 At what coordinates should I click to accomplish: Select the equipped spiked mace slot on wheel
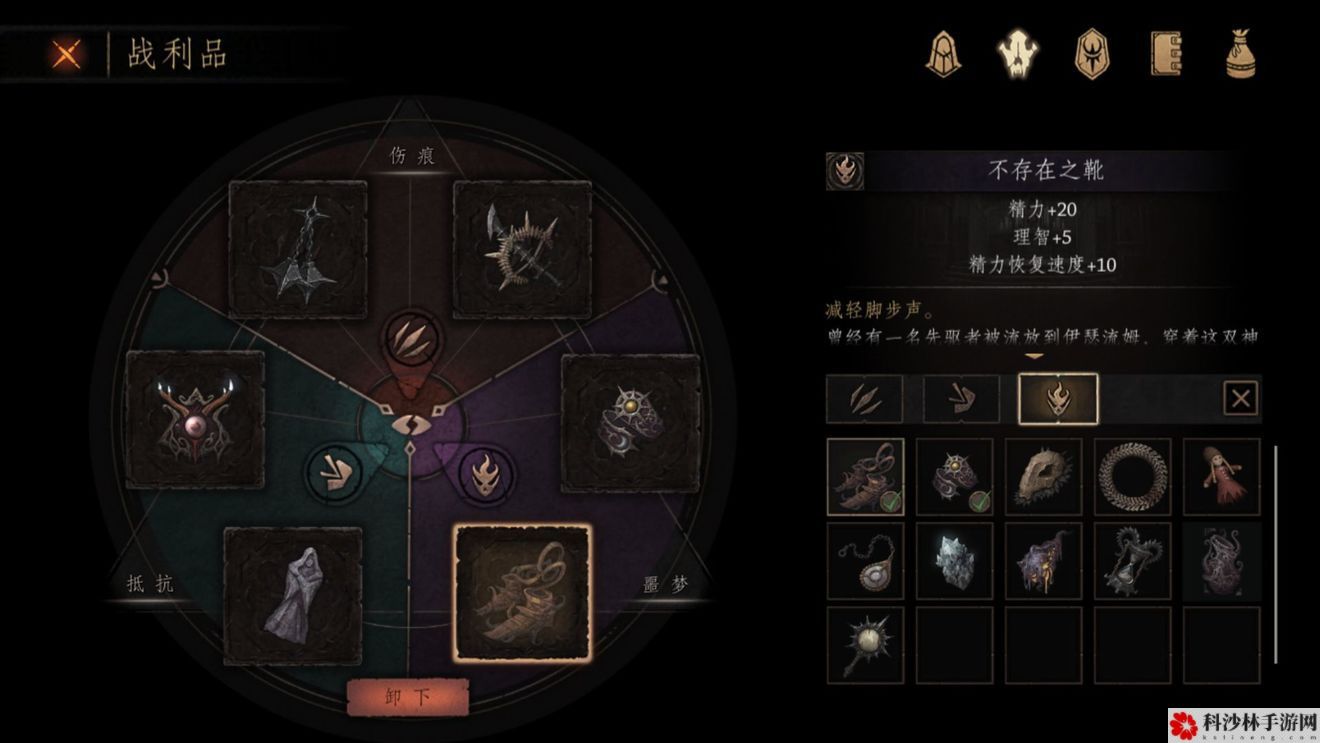(x=298, y=249)
